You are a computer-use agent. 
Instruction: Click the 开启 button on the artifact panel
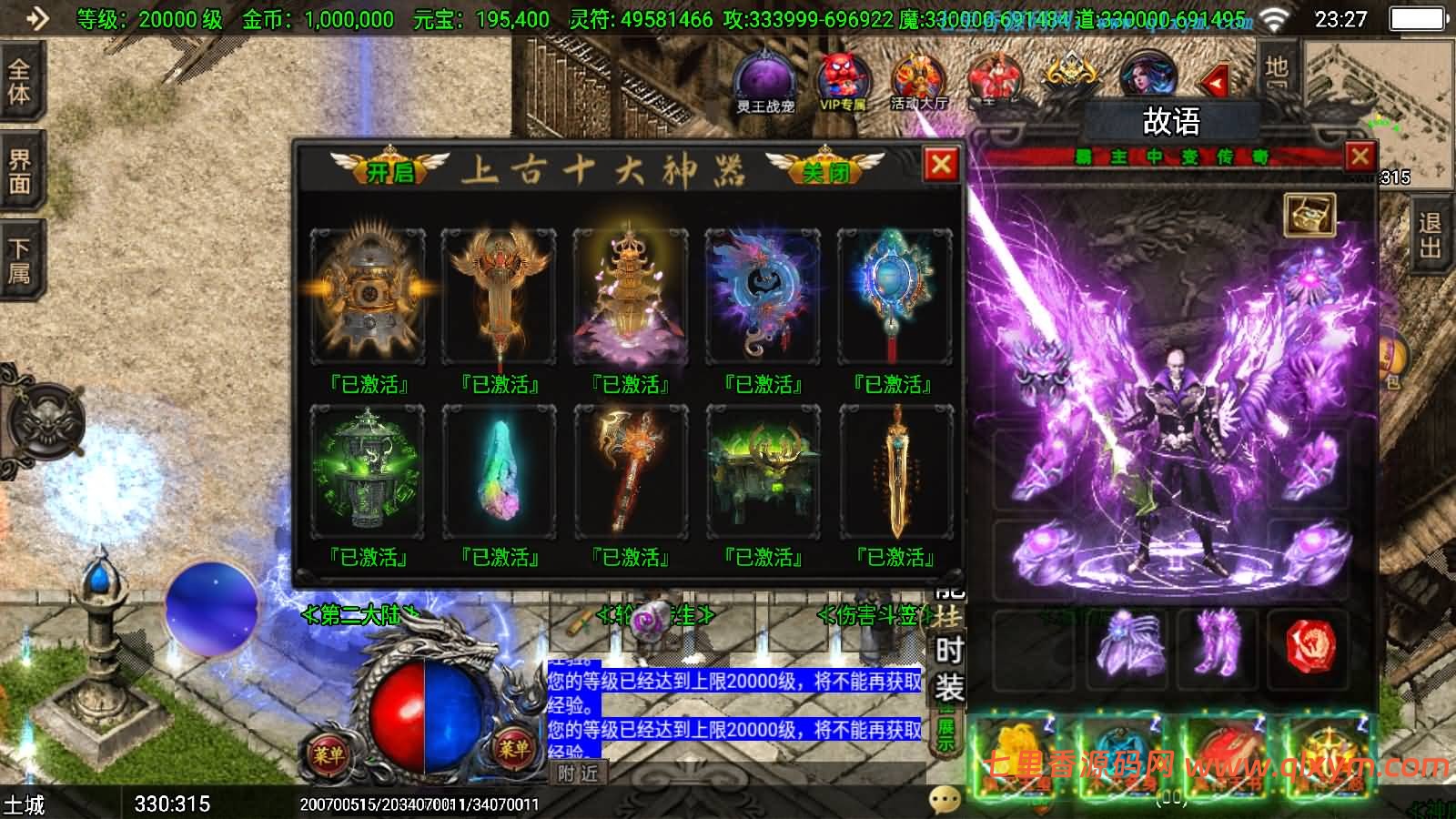pos(389,169)
